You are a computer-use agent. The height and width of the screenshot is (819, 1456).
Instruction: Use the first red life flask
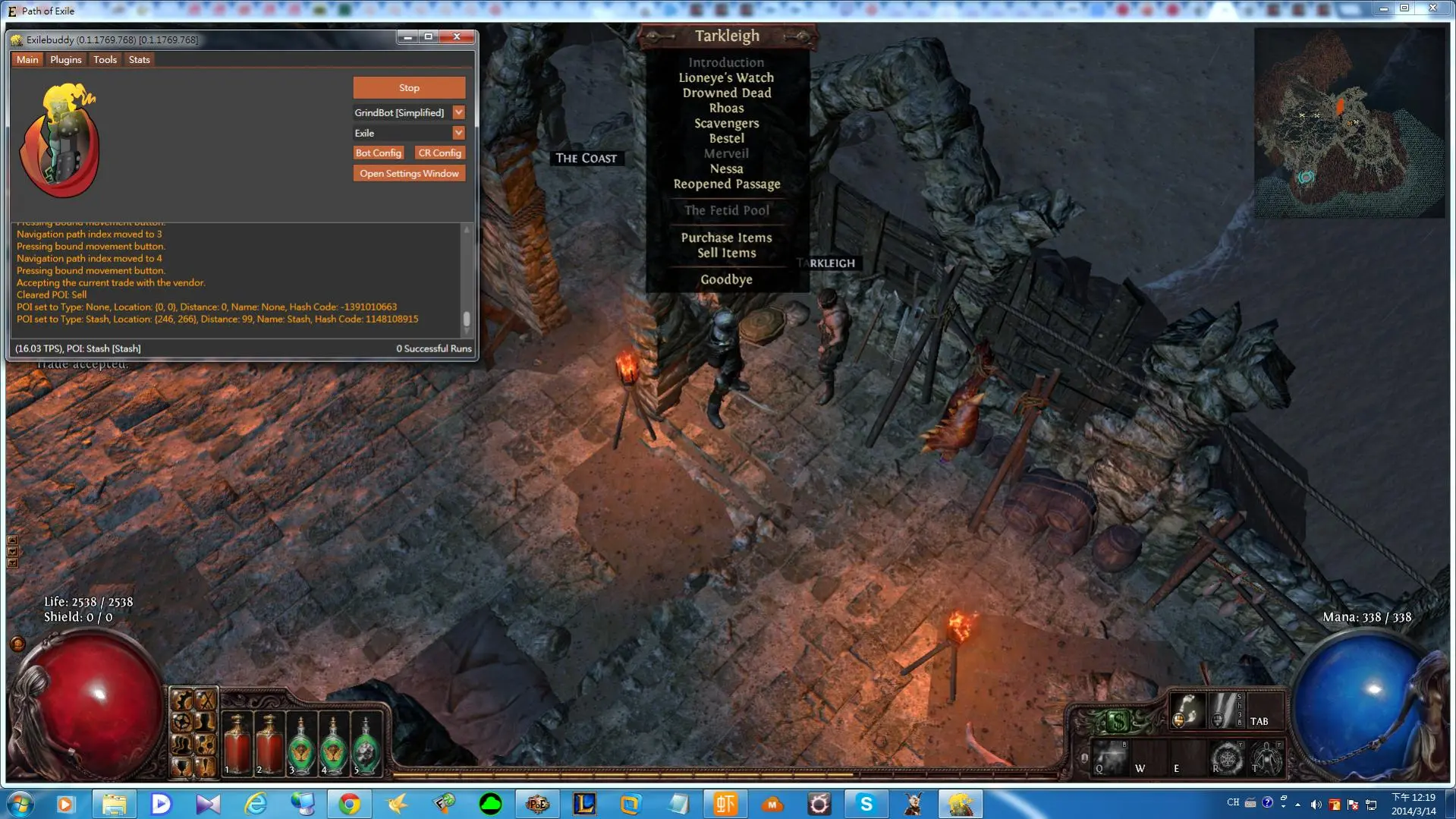pos(237,744)
